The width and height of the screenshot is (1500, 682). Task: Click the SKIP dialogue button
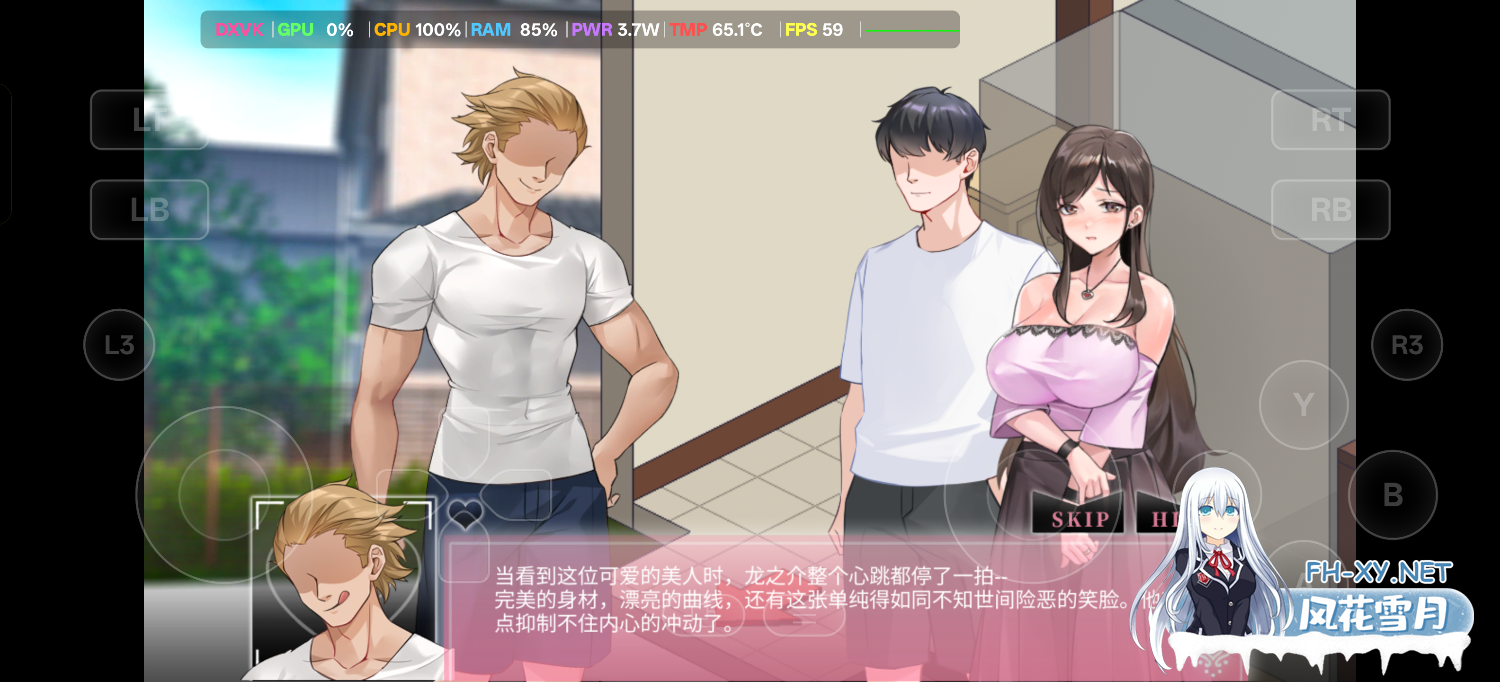click(x=1079, y=518)
